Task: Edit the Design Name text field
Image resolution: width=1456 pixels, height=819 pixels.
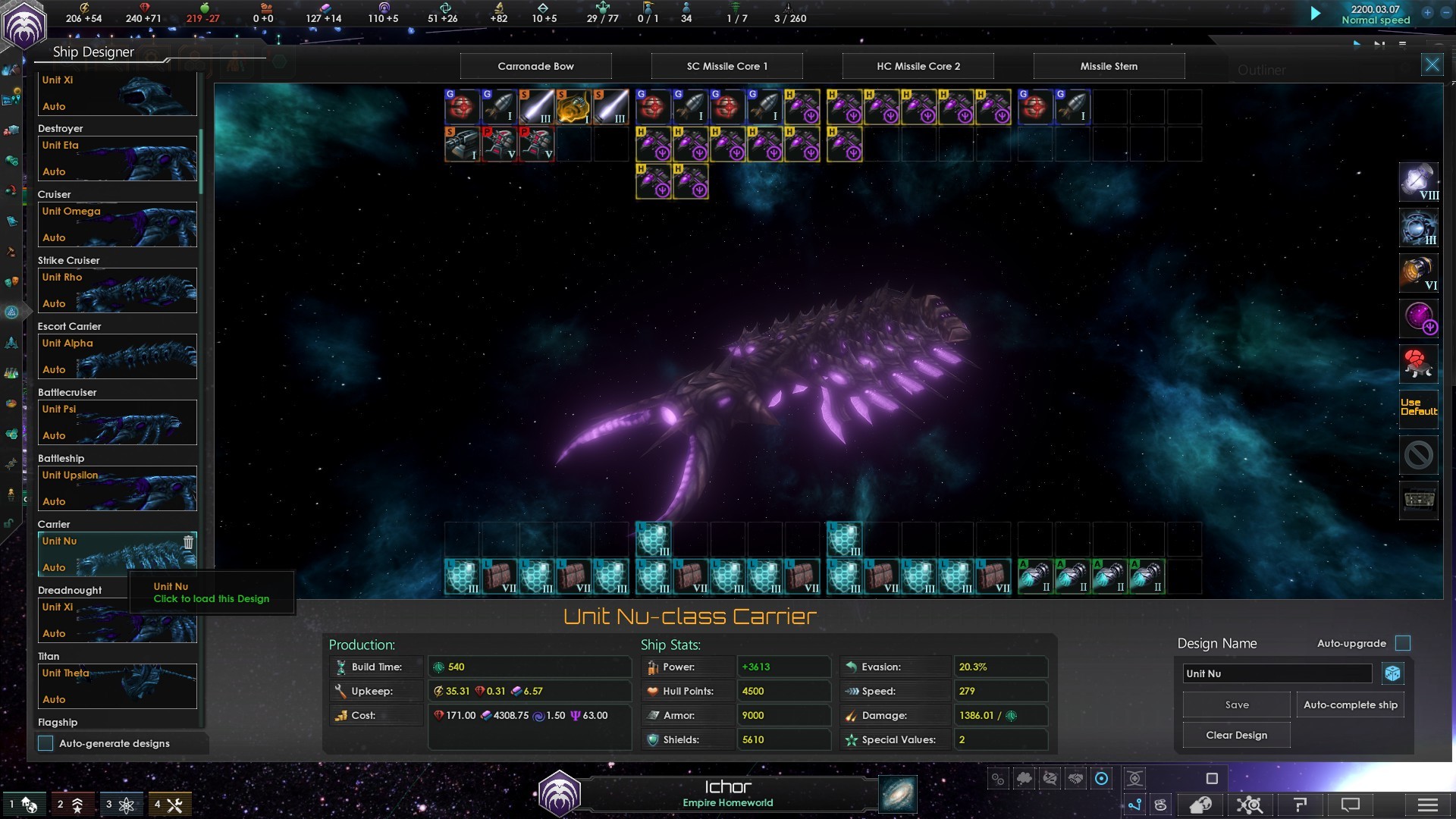Action: click(1277, 673)
